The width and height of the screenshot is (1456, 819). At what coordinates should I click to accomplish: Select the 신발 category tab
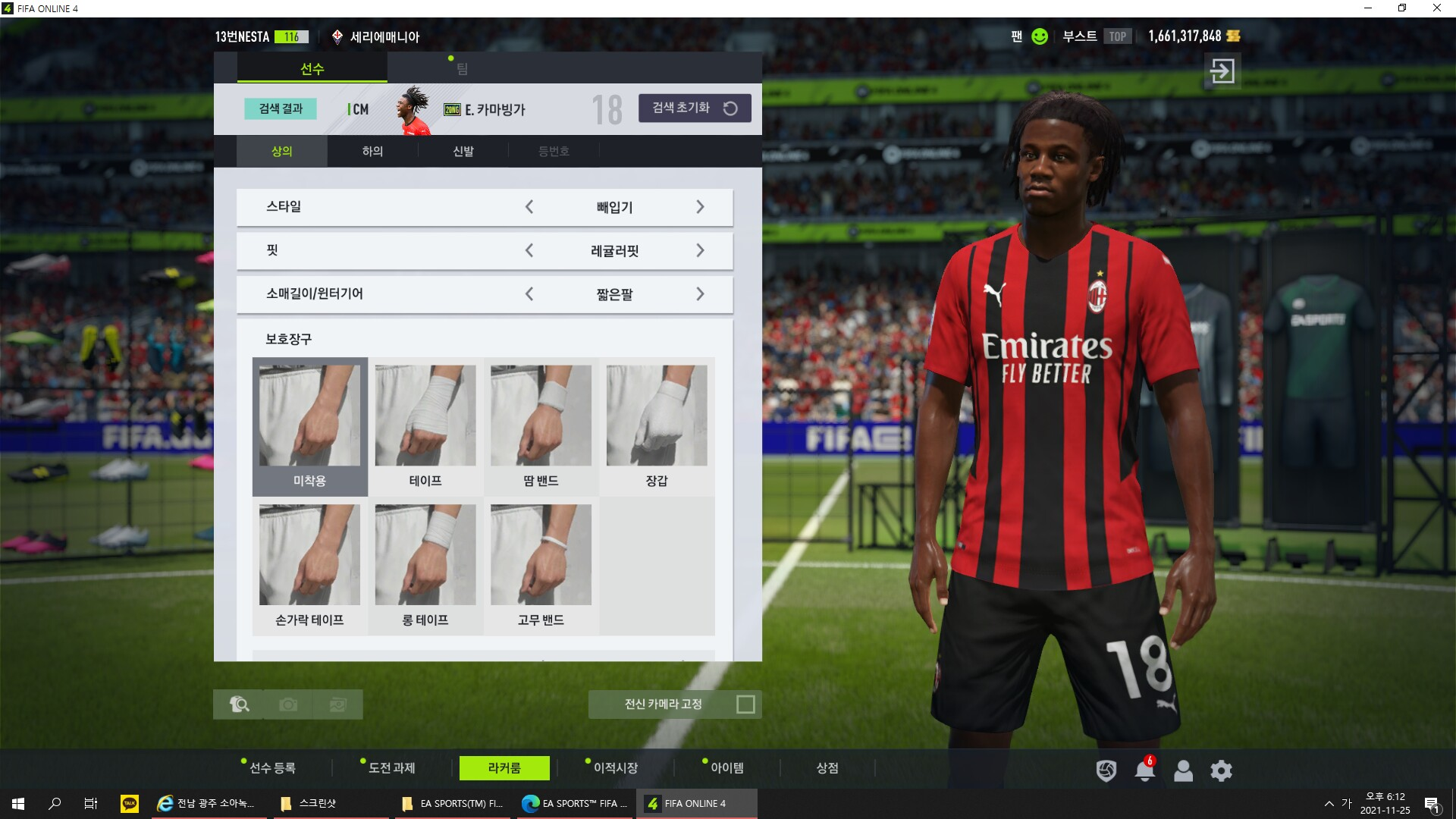pyautogui.click(x=463, y=152)
